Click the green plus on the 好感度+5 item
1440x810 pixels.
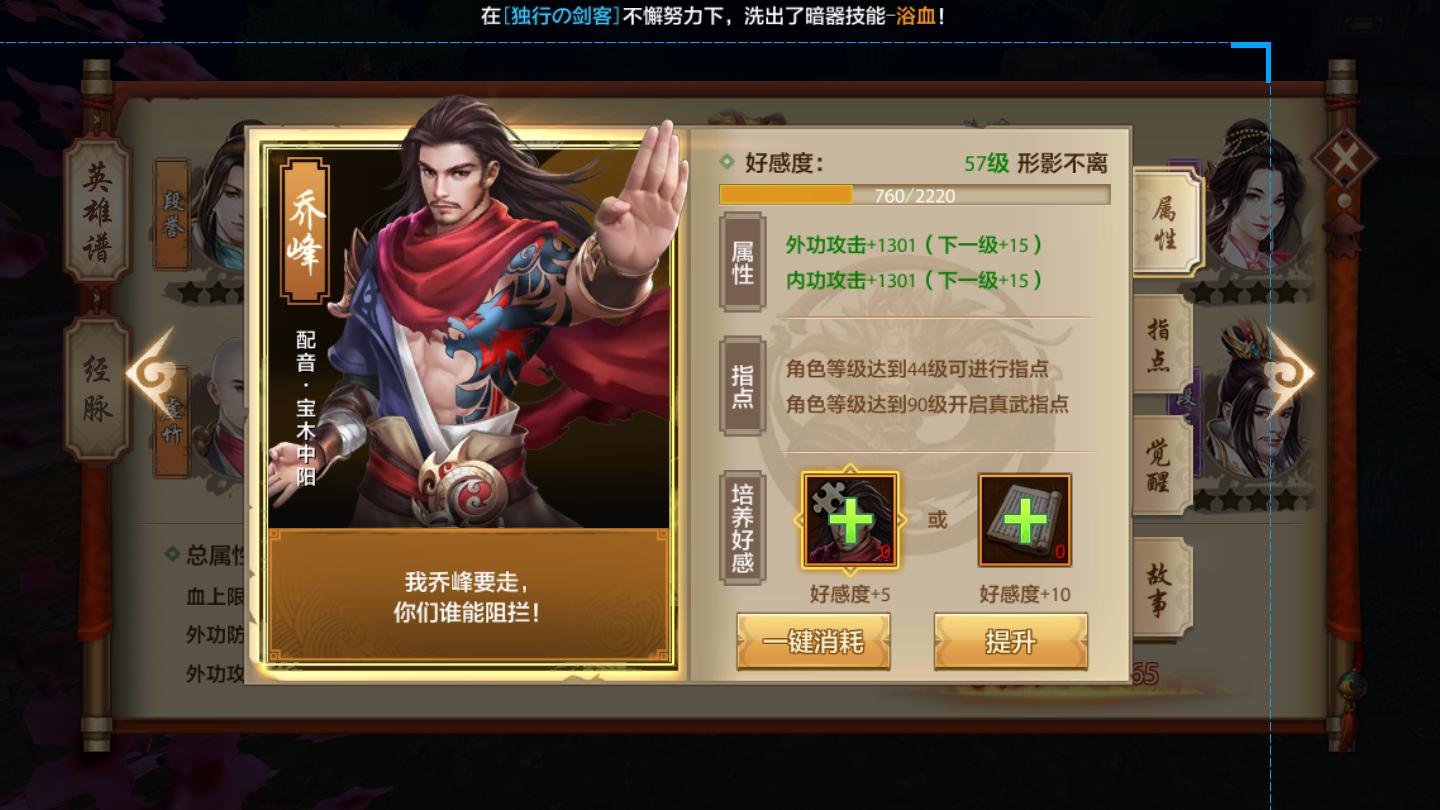pyautogui.click(x=849, y=522)
